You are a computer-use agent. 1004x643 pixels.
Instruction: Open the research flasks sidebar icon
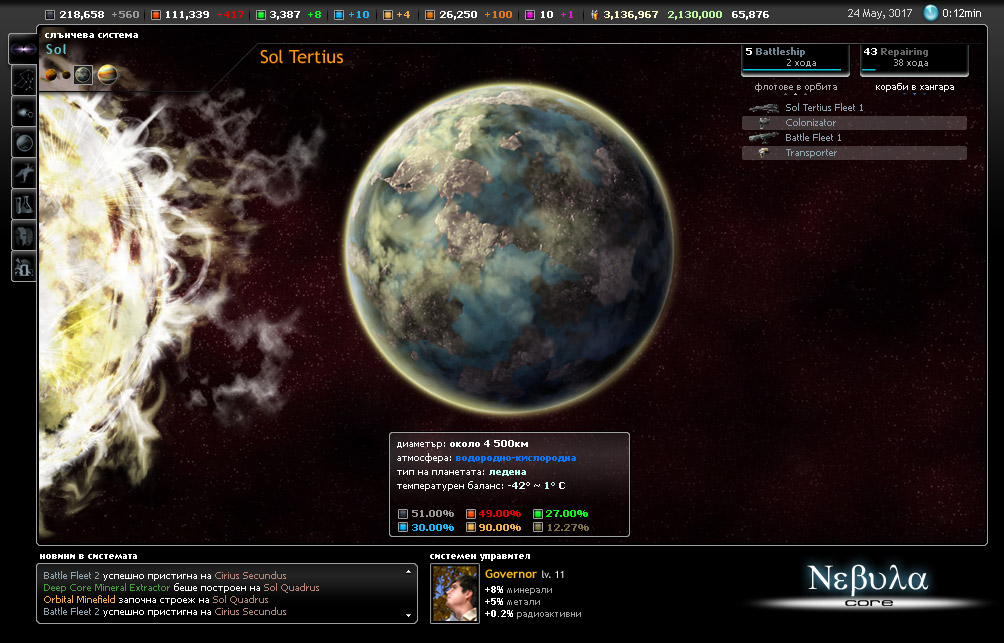click(23, 205)
